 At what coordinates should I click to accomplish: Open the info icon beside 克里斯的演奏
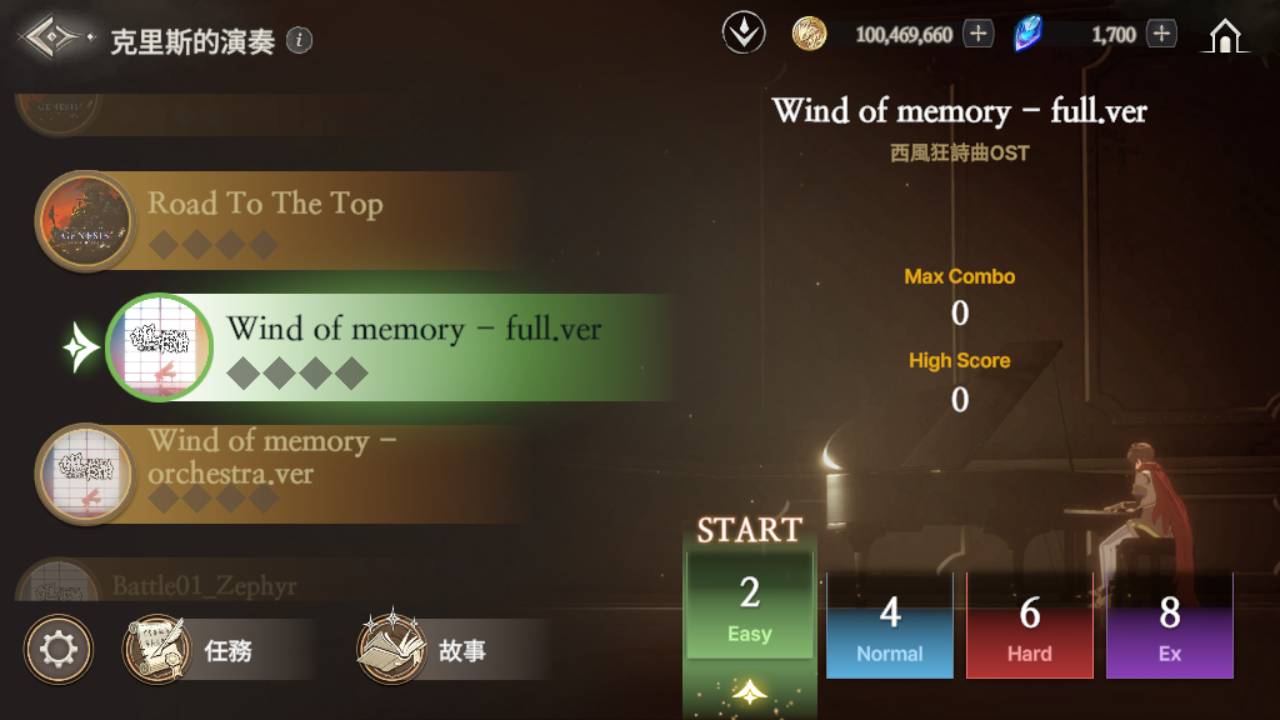pyautogui.click(x=299, y=40)
